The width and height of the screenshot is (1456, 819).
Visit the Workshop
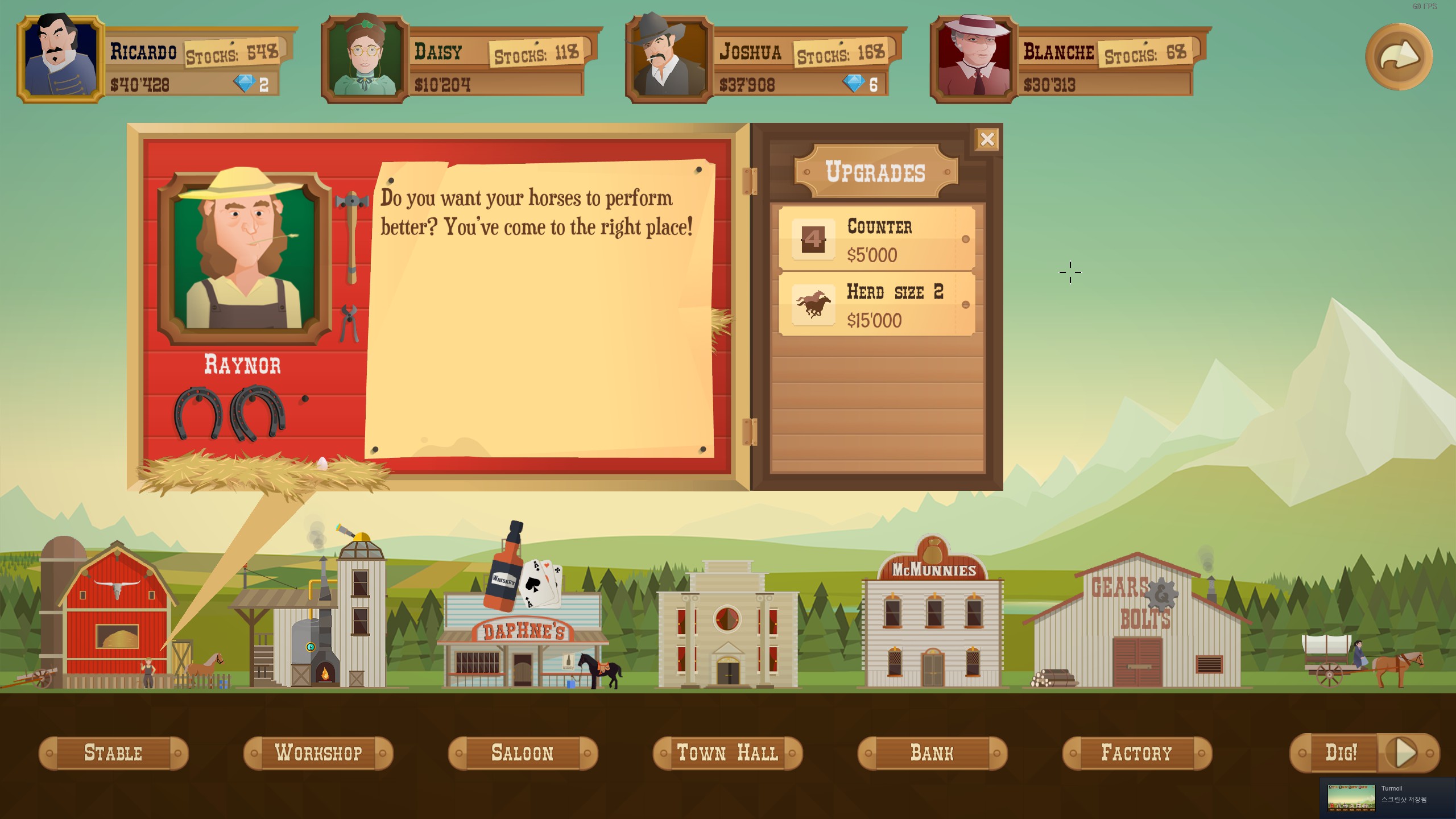click(318, 753)
